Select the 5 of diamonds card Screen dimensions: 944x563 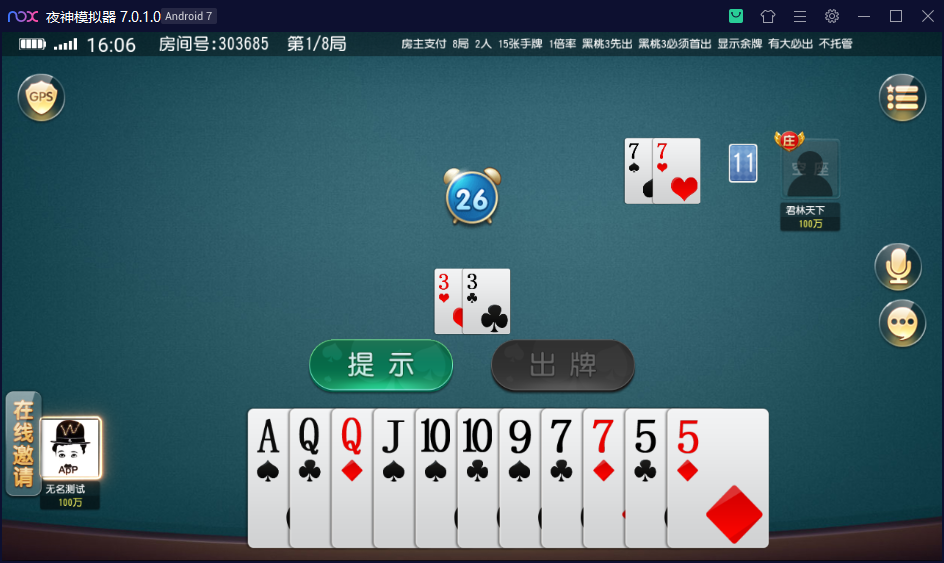tap(718, 478)
